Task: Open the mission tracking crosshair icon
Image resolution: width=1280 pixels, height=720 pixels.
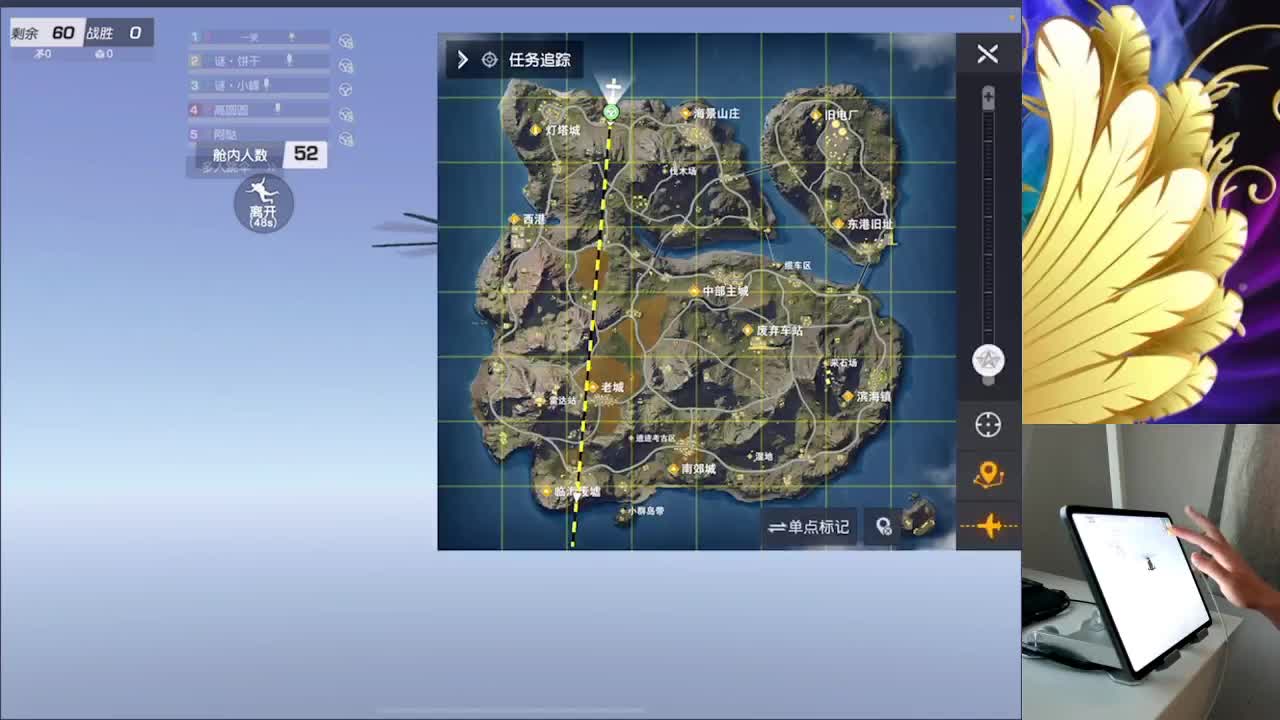Action: pyautogui.click(x=489, y=60)
